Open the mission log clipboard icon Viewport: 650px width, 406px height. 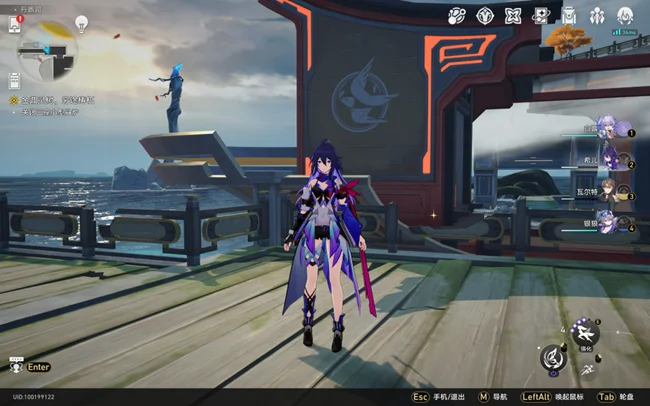point(15,80)
